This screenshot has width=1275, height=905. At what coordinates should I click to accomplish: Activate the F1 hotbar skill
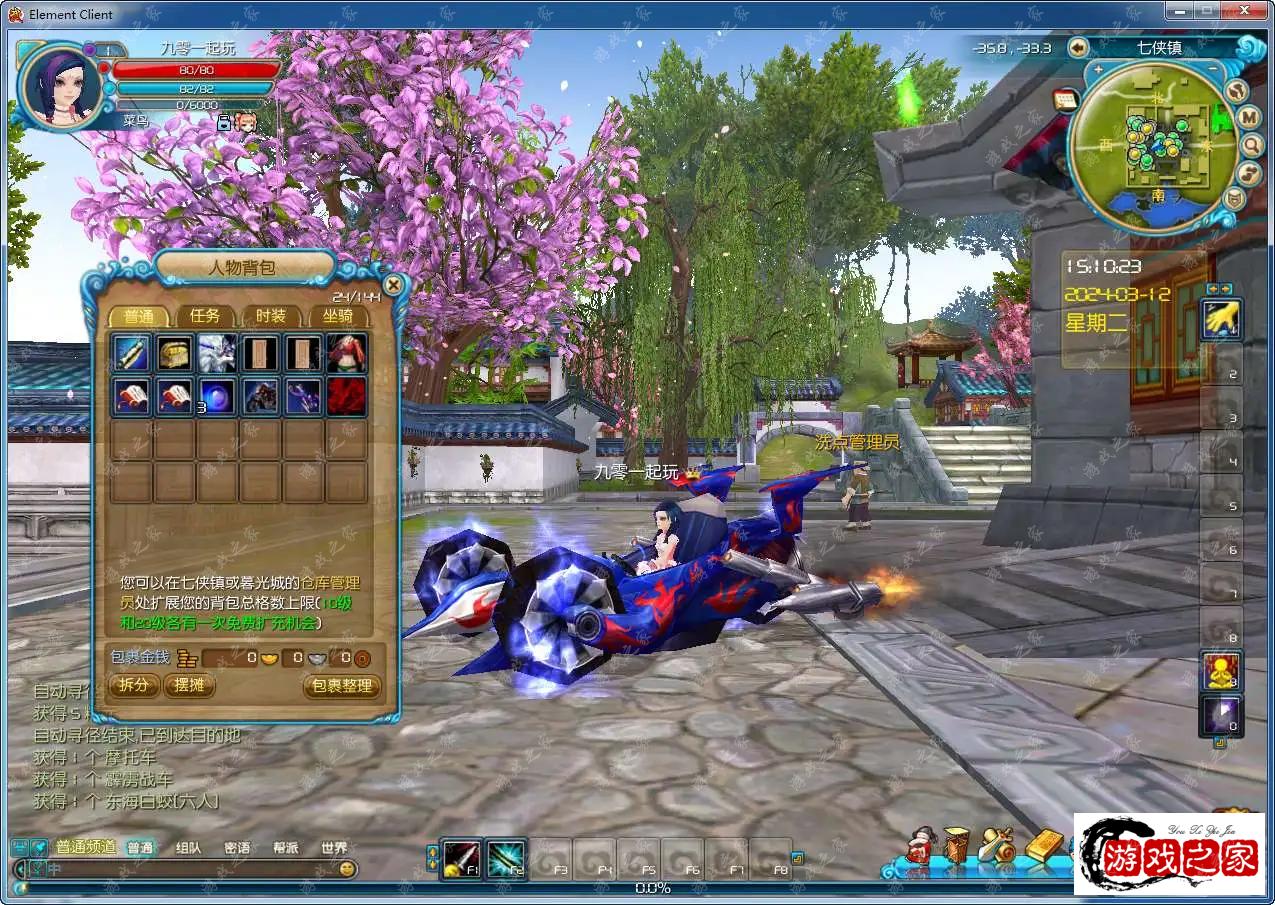coord(462,860)
